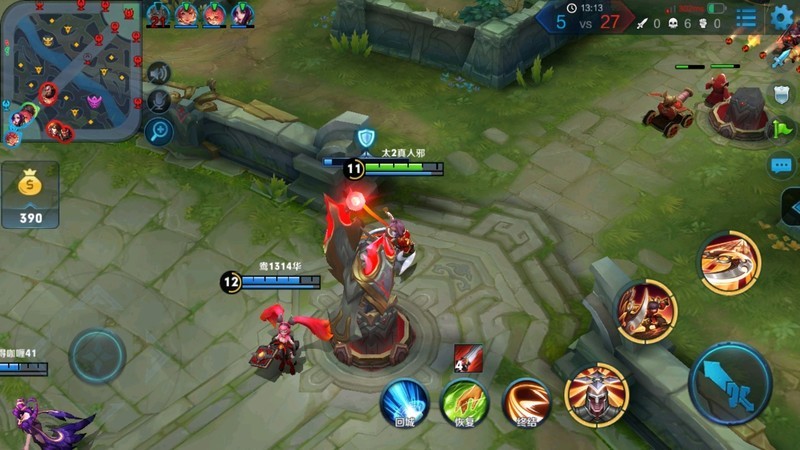Cast the 终结 execute summoner spell

pyautogui.click(x=524, y=401)
